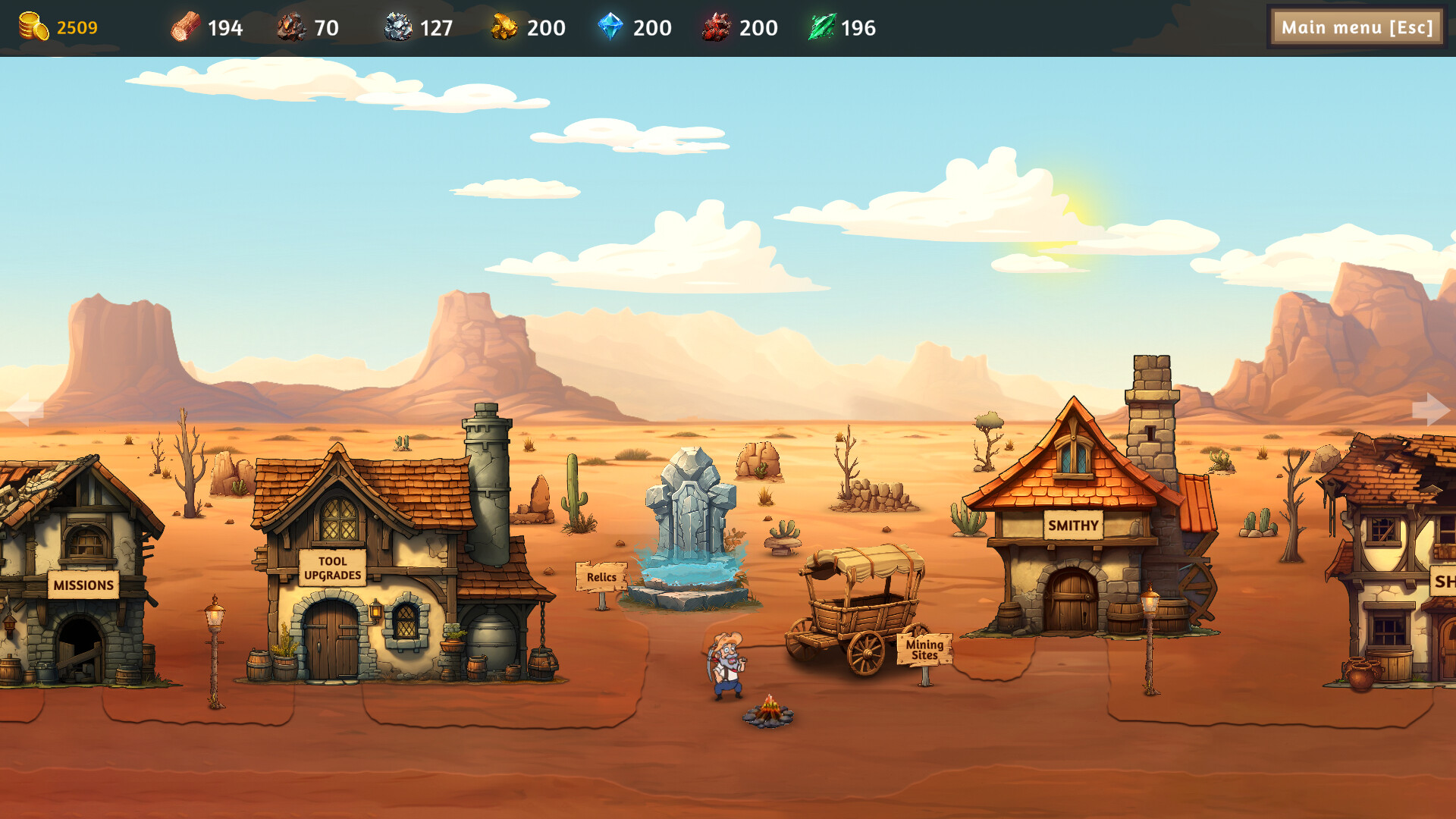Open the Main menu
The height and width of the screenshot is (819, 1456).
1357,27
